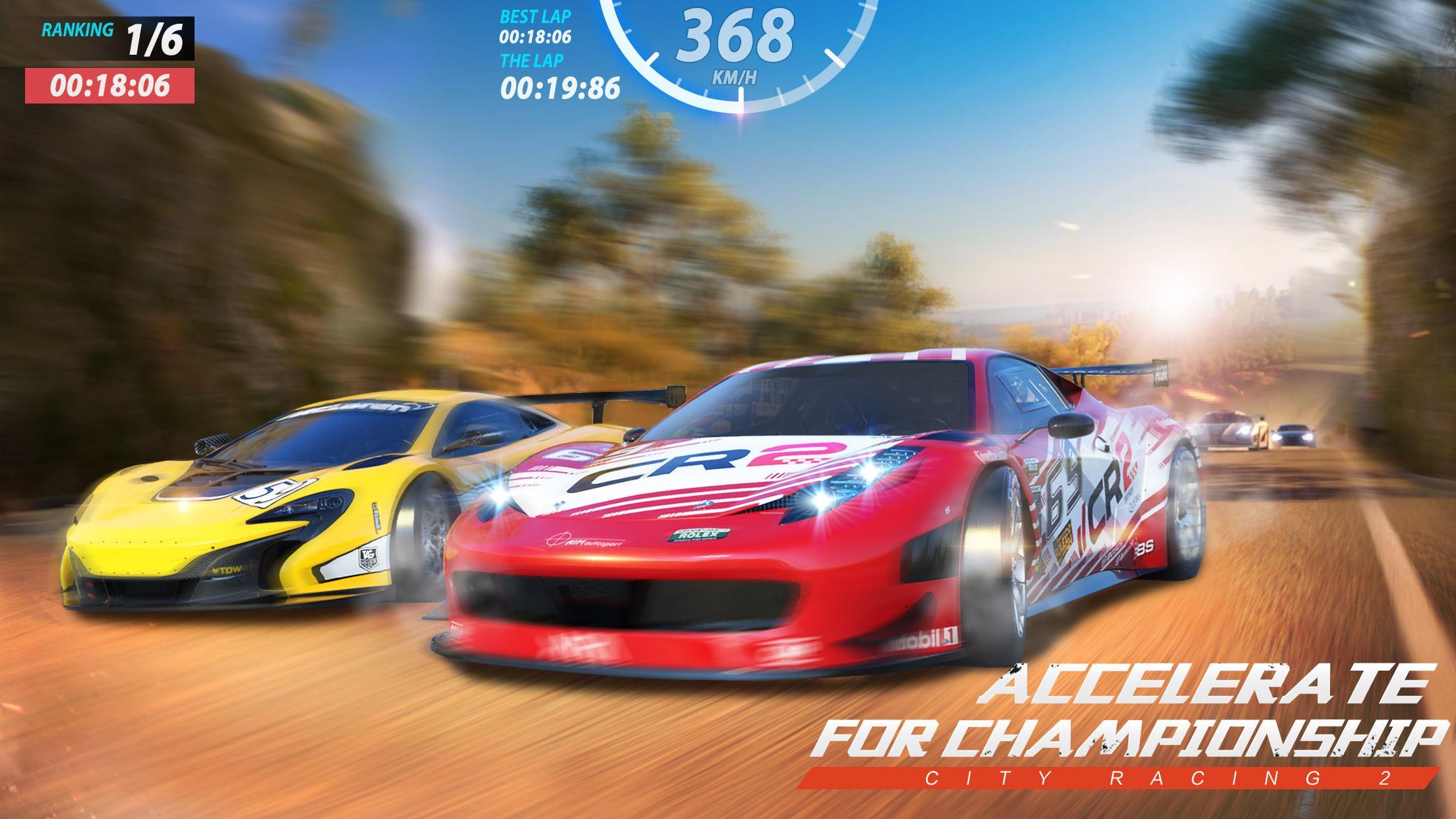1456x819 pixels.
Task: Toggle the speed unit on the speedometer
Action: (734, 76)
